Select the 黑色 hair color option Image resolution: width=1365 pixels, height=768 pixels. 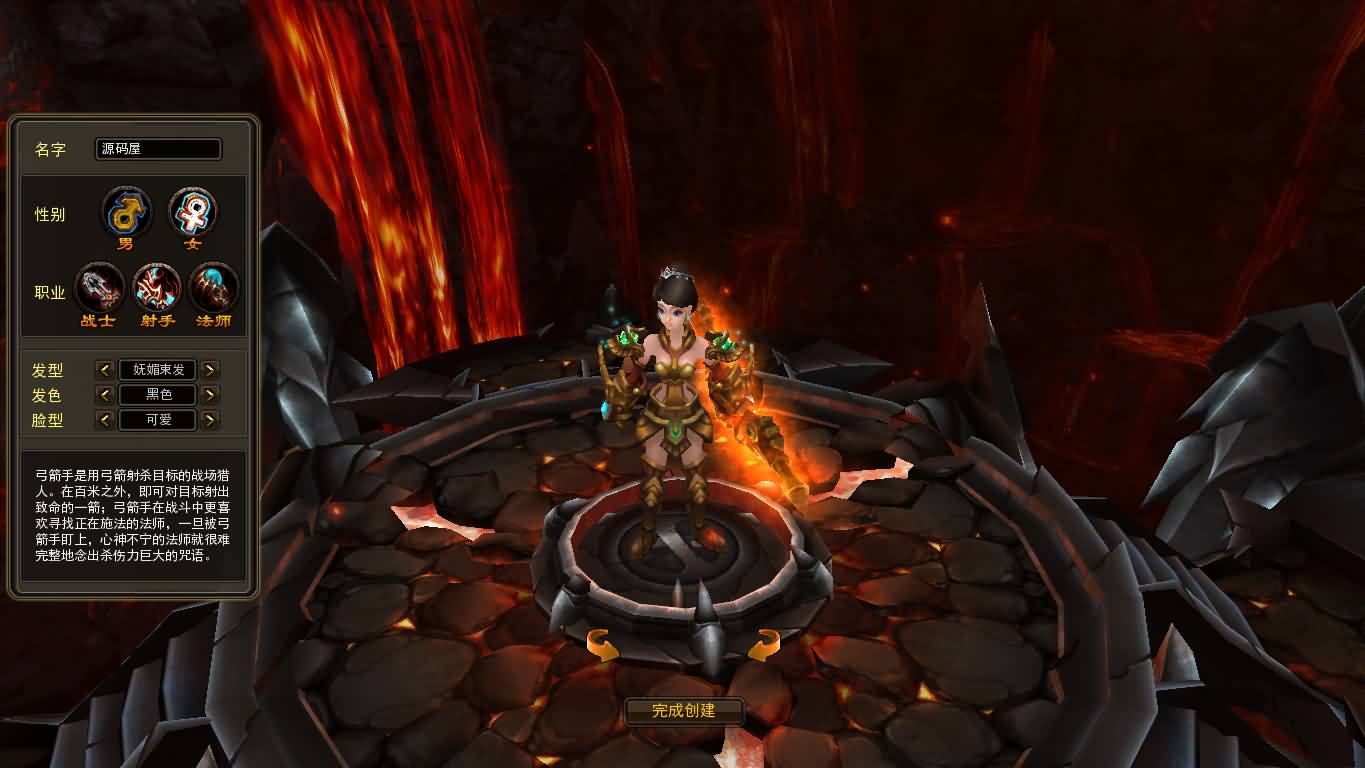[158, 394]
